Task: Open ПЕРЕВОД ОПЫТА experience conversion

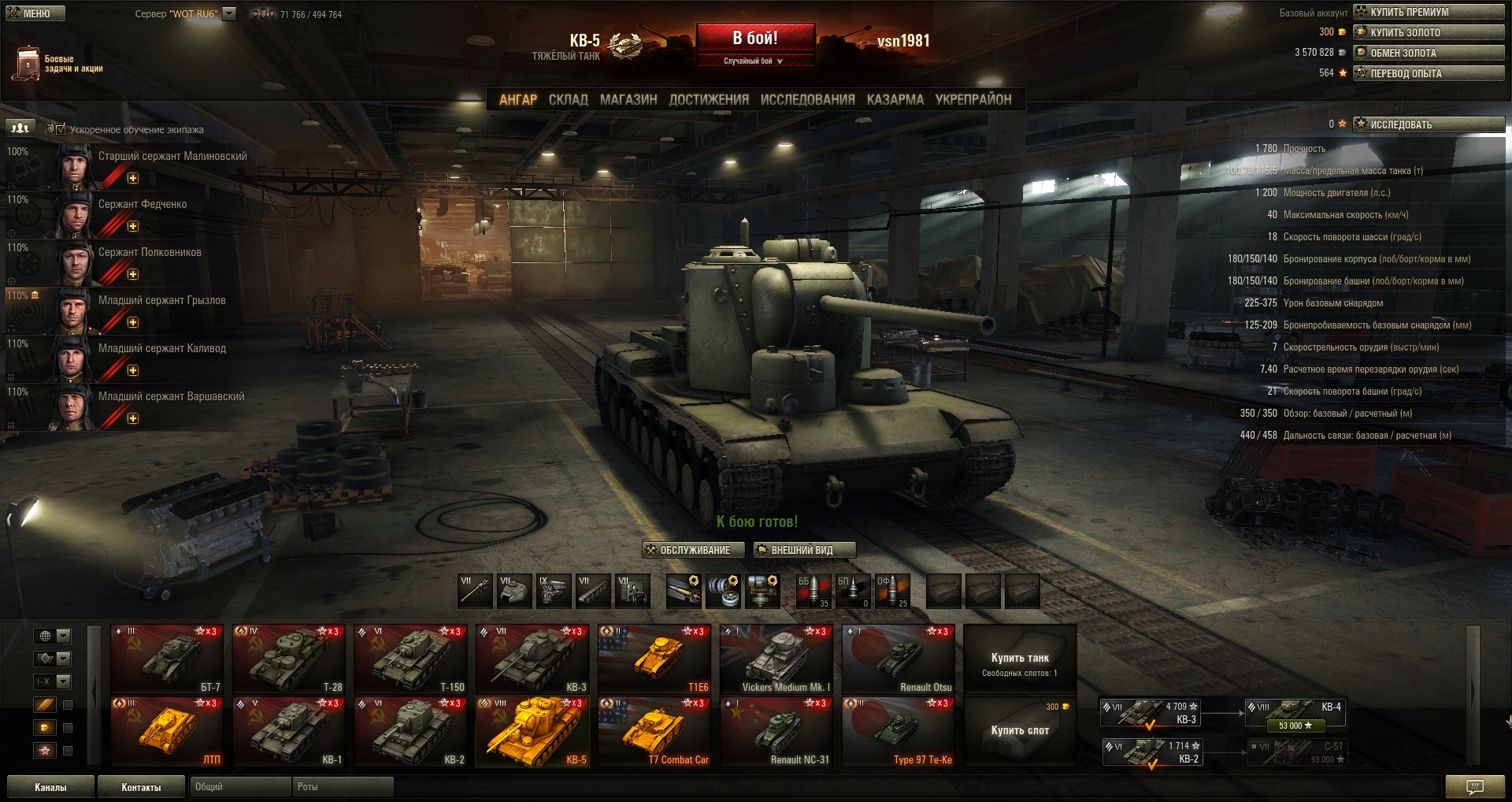Action: point(1429,73)
